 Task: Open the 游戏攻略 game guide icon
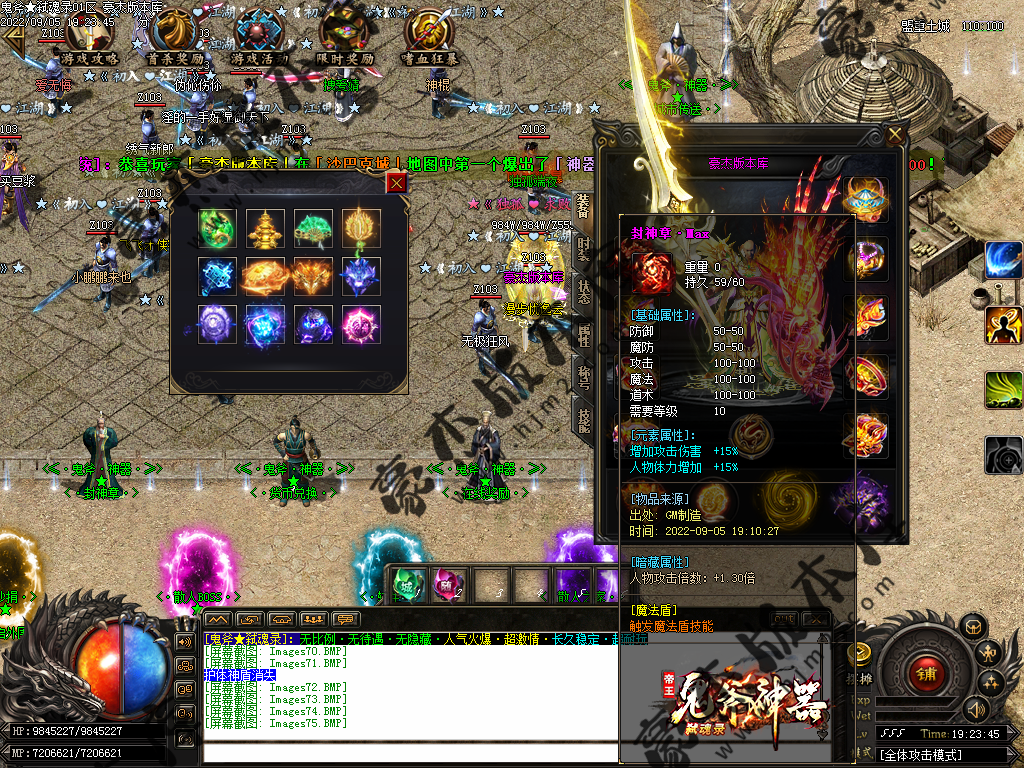(x=91, y=36)
